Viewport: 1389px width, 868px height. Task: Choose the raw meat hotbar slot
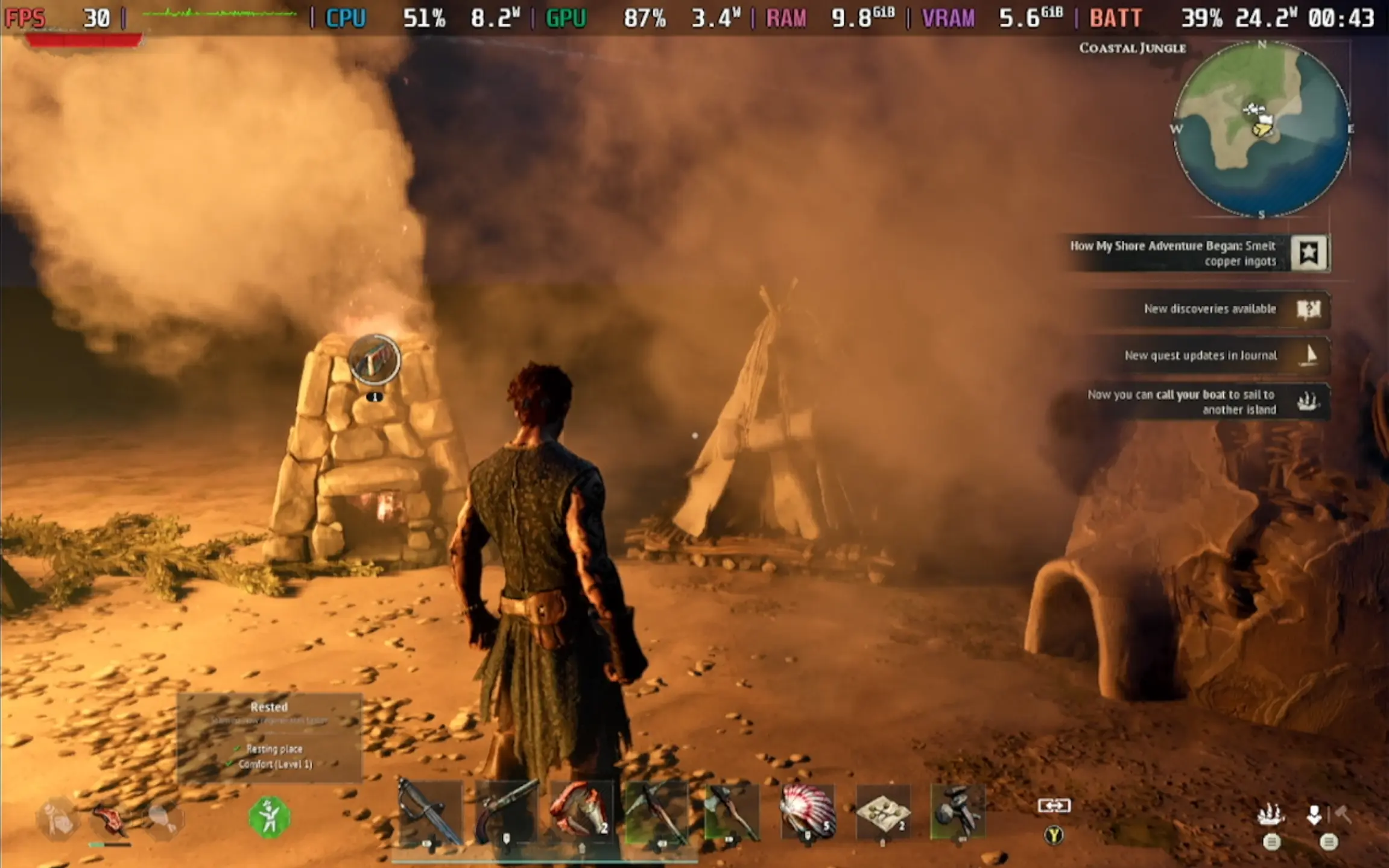580,811
